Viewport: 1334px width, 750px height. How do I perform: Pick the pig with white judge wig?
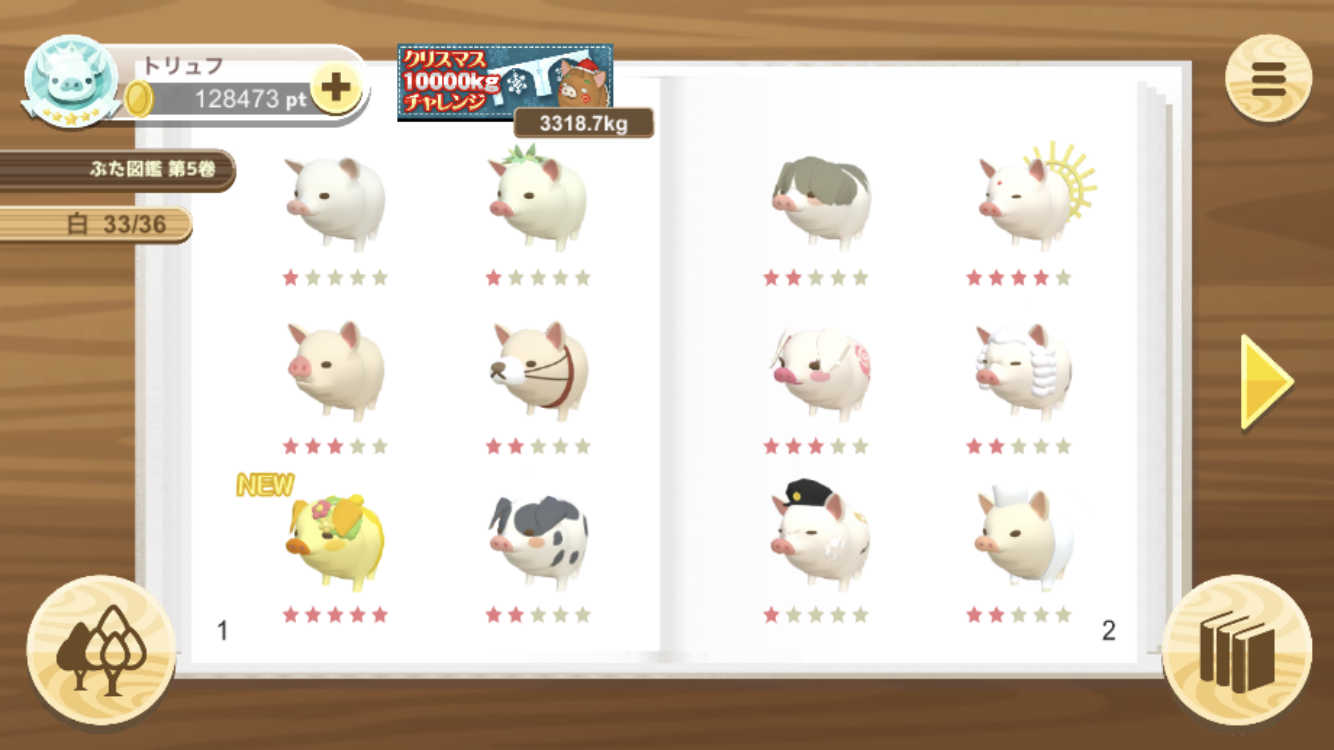click(x=1022, y=368)
